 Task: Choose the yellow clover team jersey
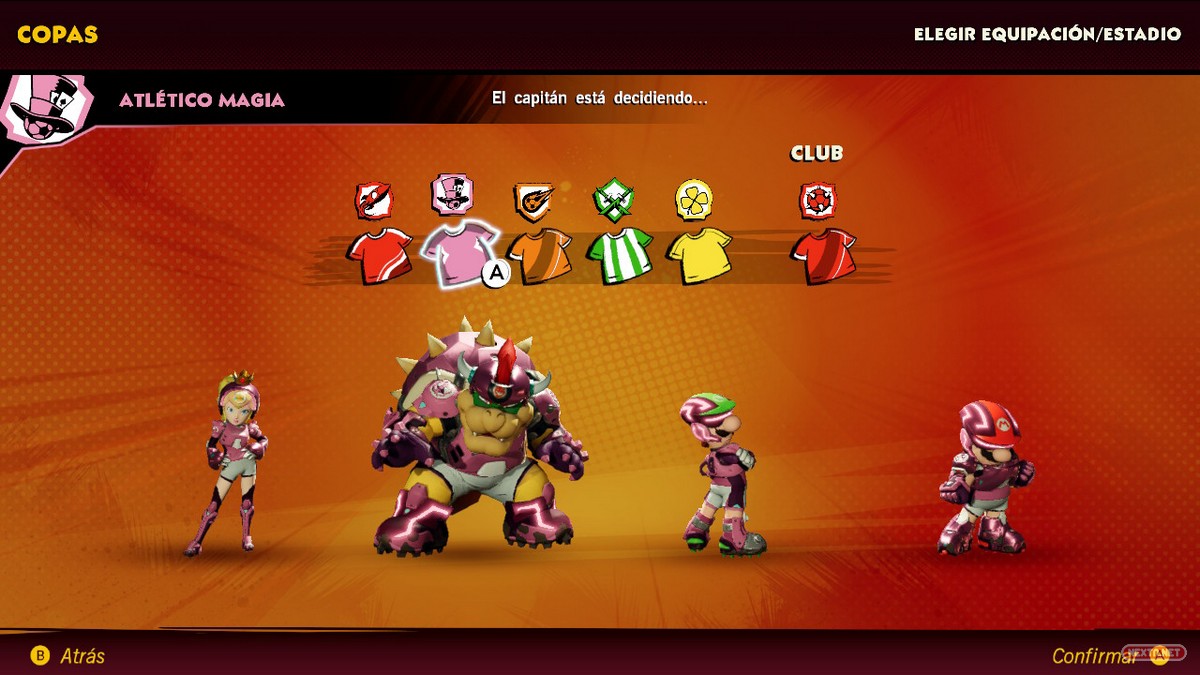[700, 256]
